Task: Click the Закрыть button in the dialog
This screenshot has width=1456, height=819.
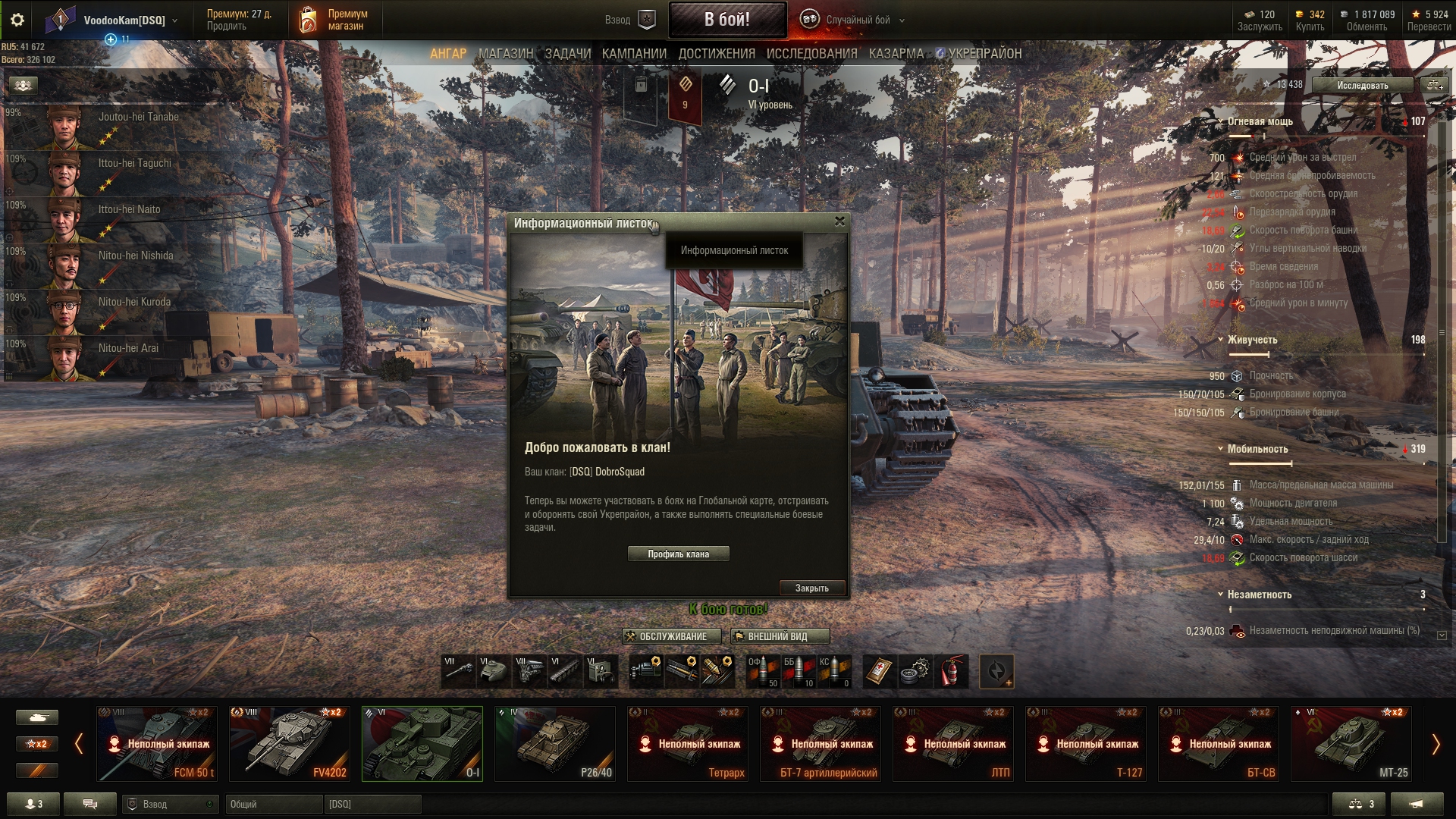Action: (811, 588)
